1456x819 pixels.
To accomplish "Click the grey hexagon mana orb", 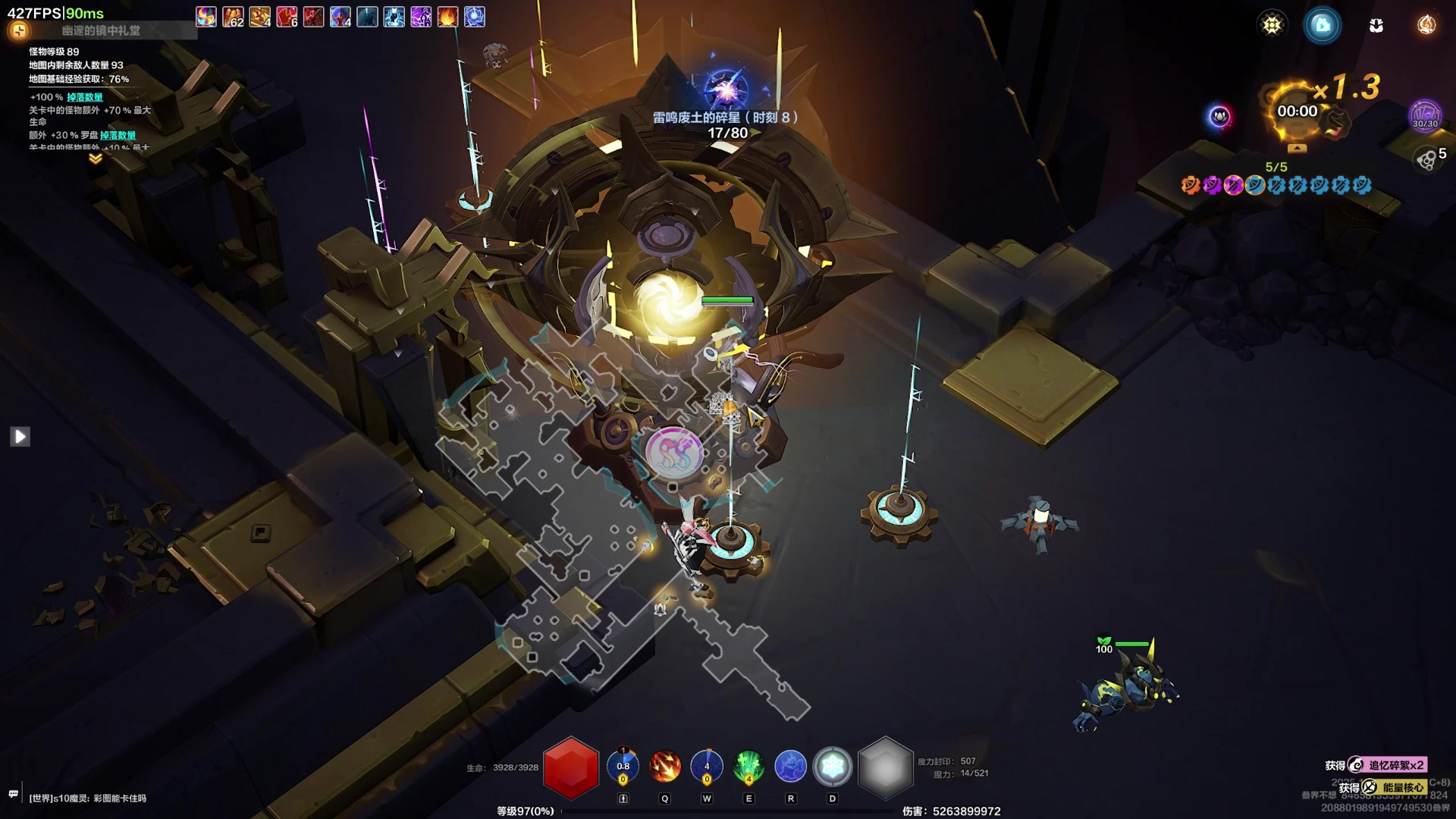I will pyautogui.click(x=884, y=767).
